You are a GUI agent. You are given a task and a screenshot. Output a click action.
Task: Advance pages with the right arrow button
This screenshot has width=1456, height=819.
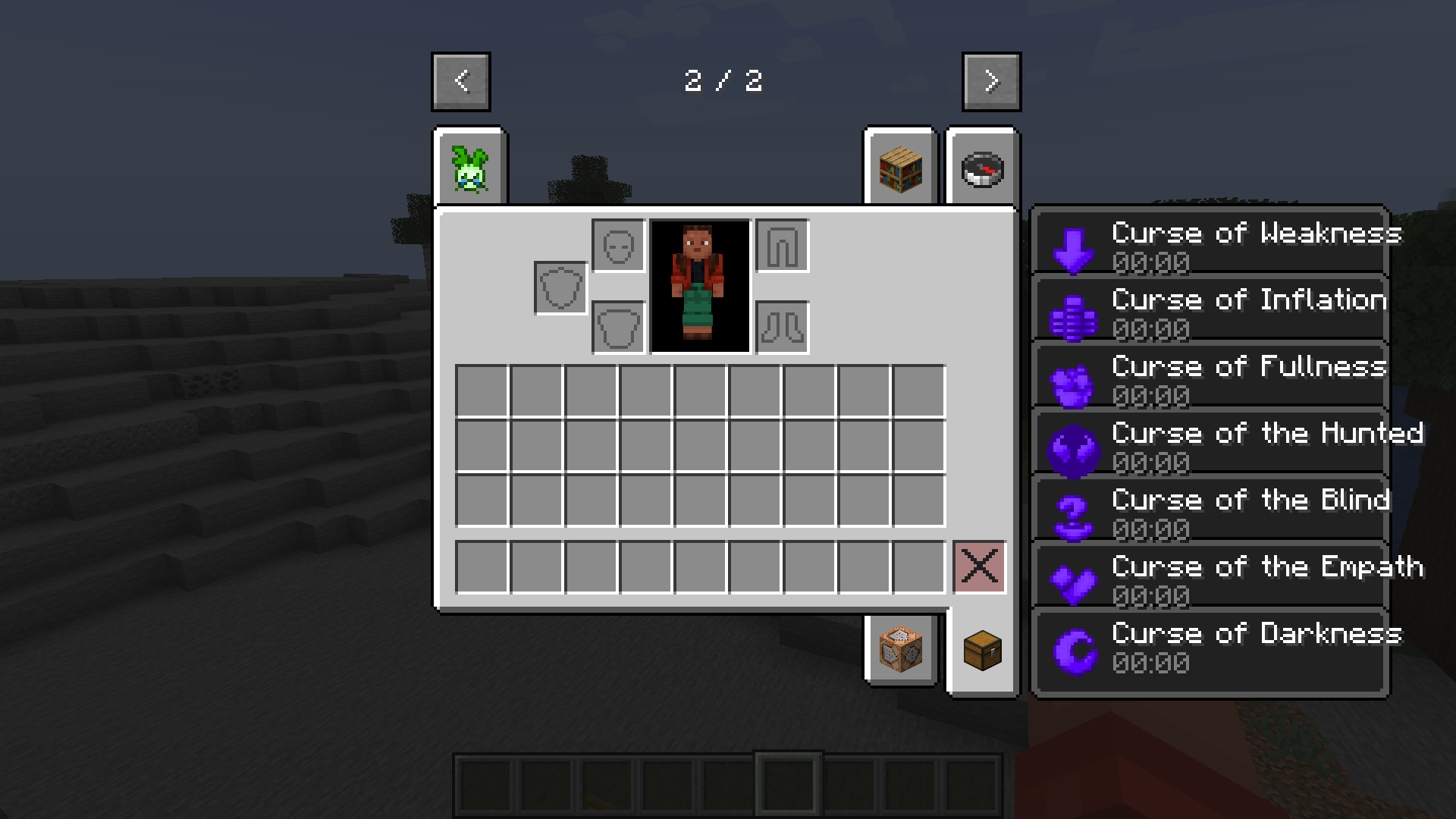[x=991, y=81]
